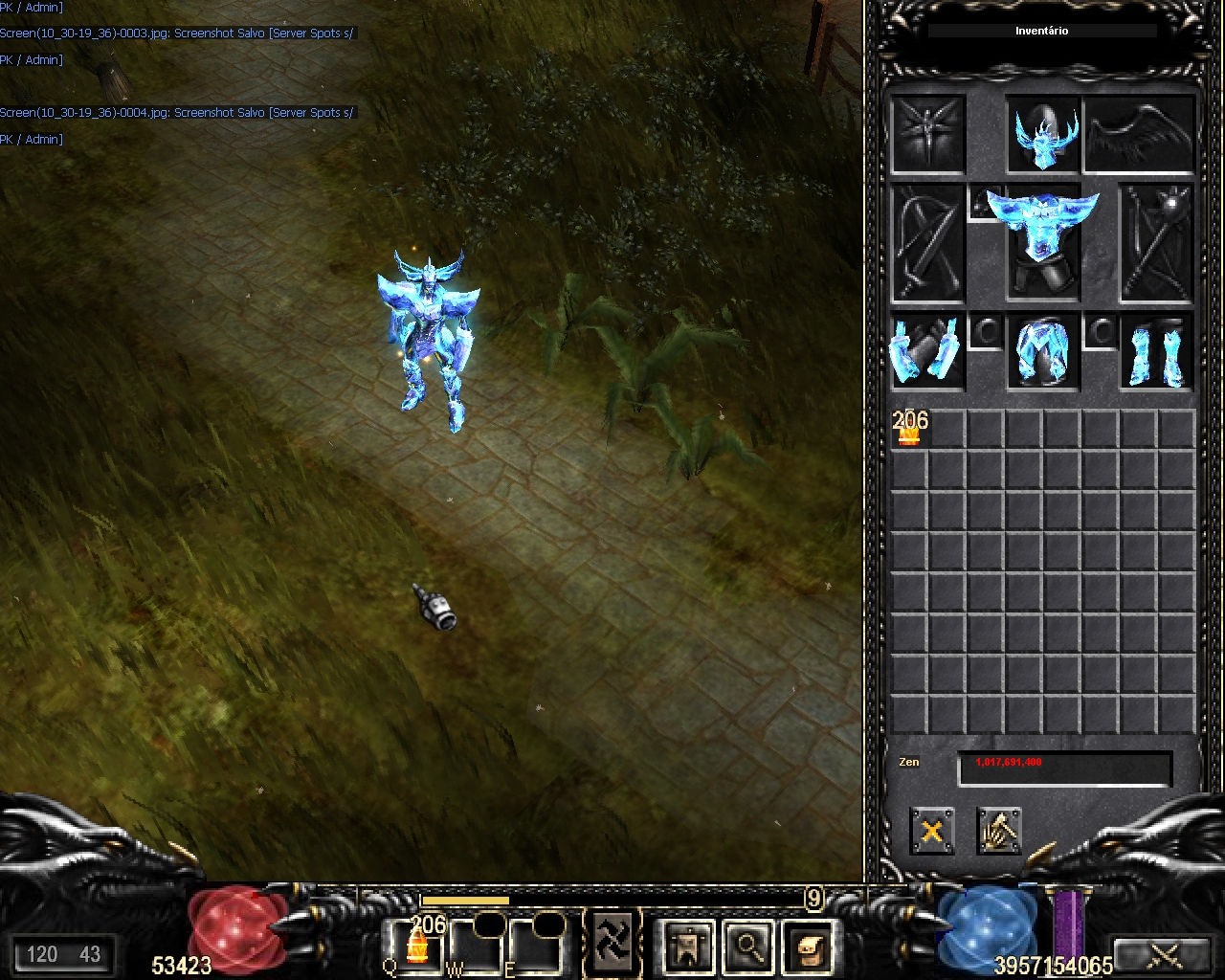Click the hammer repair button

(999, 830)
